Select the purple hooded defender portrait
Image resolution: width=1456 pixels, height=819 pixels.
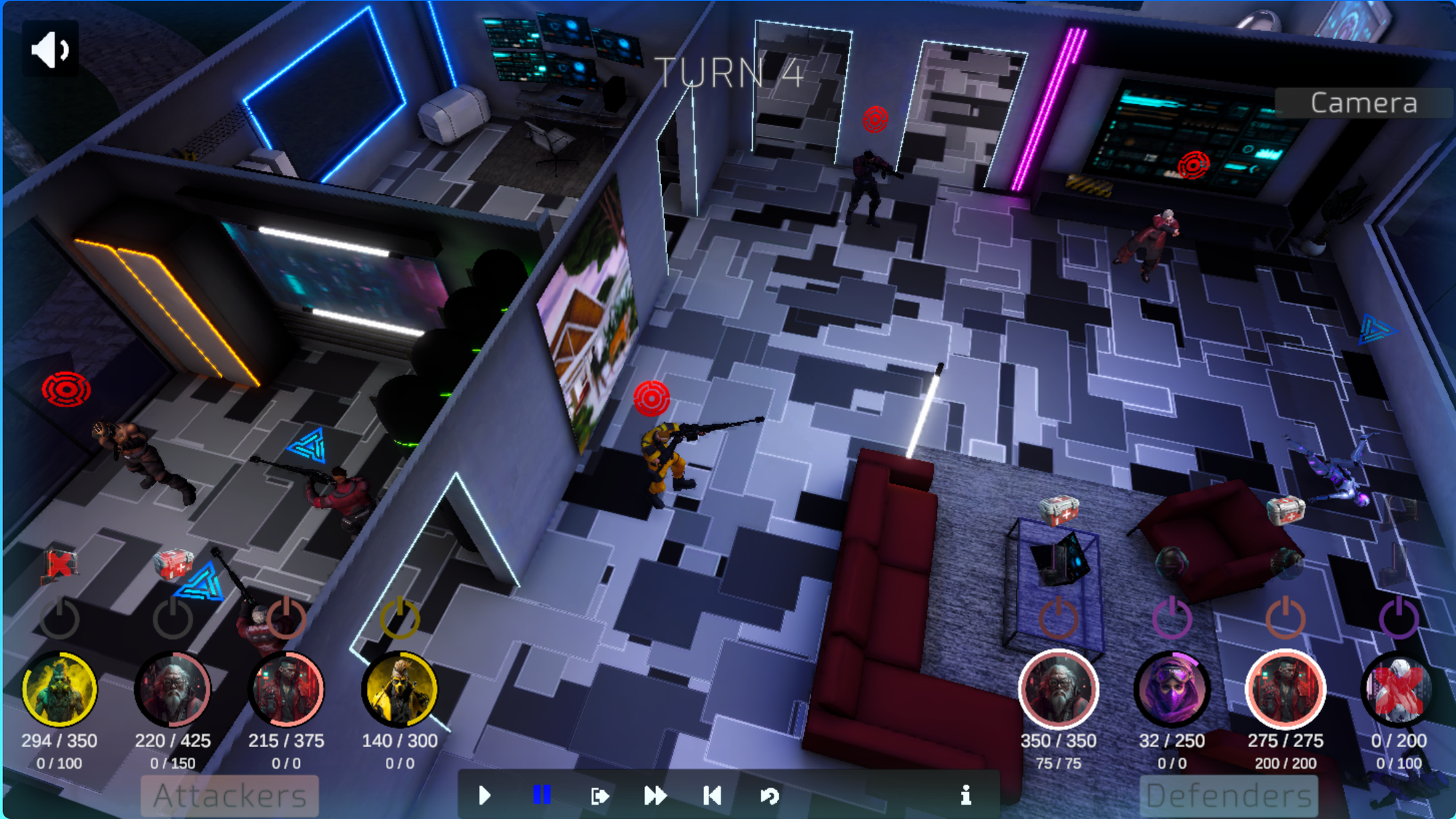click(1172, 689)
